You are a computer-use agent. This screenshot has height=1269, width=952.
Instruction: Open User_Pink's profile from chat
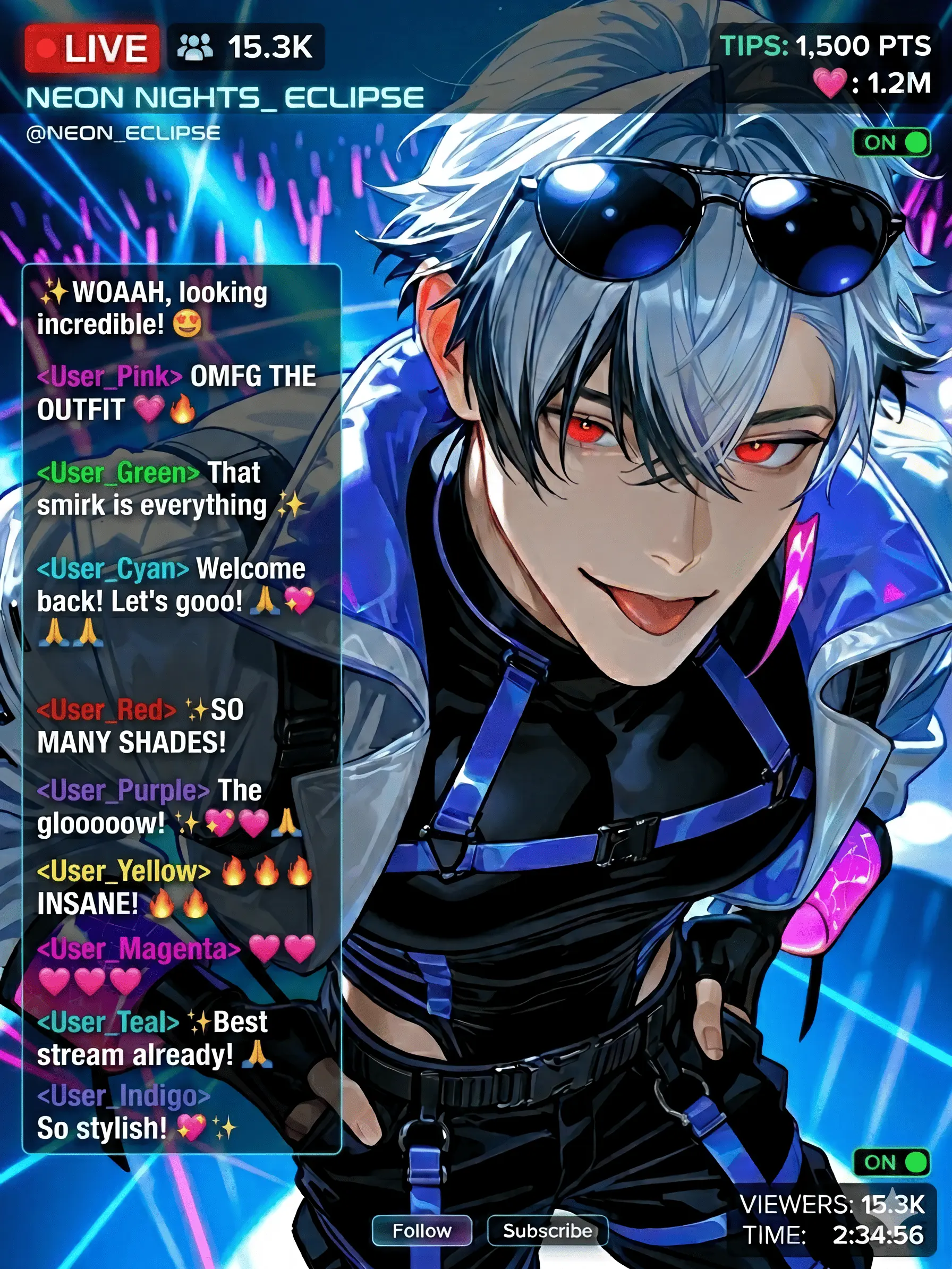pyautogui.click(x=109, y=376)
